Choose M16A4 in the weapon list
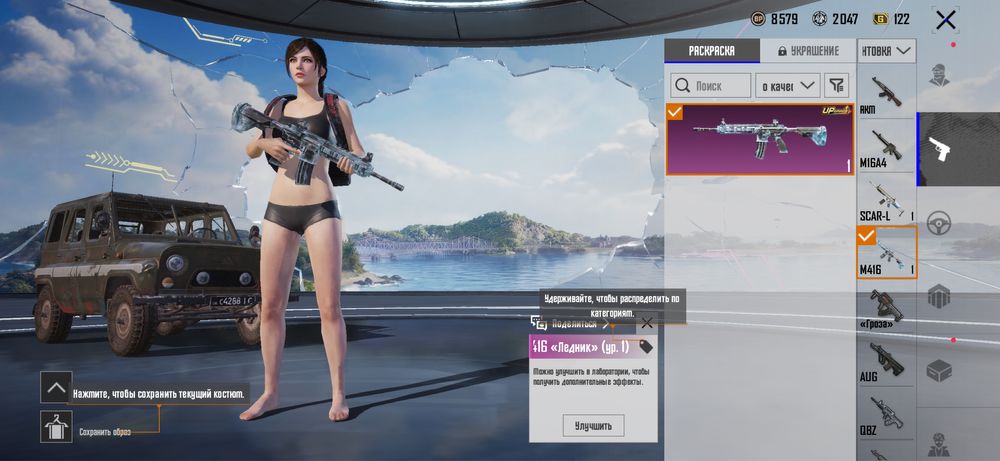Screen dimensions: 1000x461 [887, 149]
